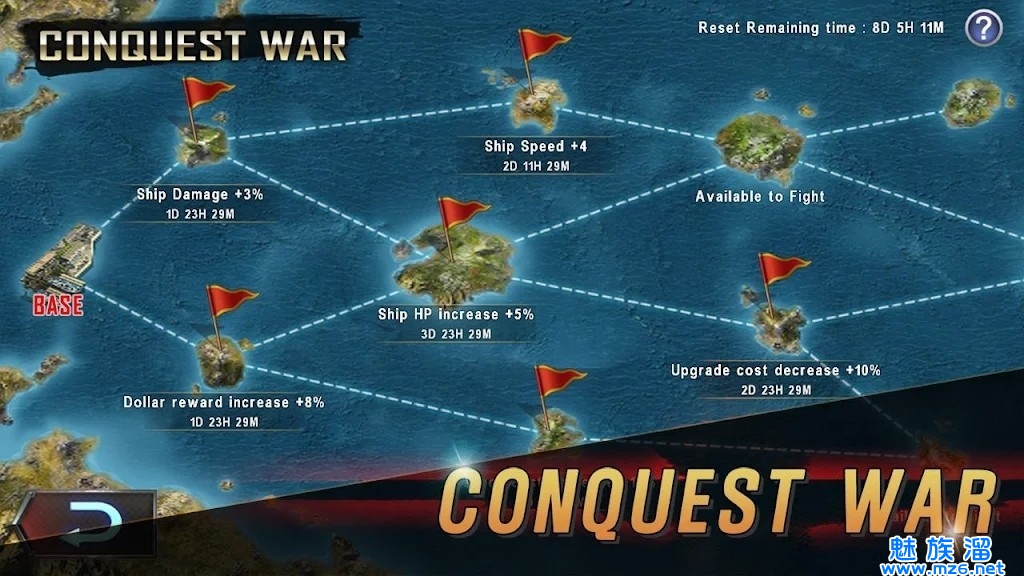1024x576 pixels.
Task: Select the Ship Damage +3% island
Action: coord(201,144)
